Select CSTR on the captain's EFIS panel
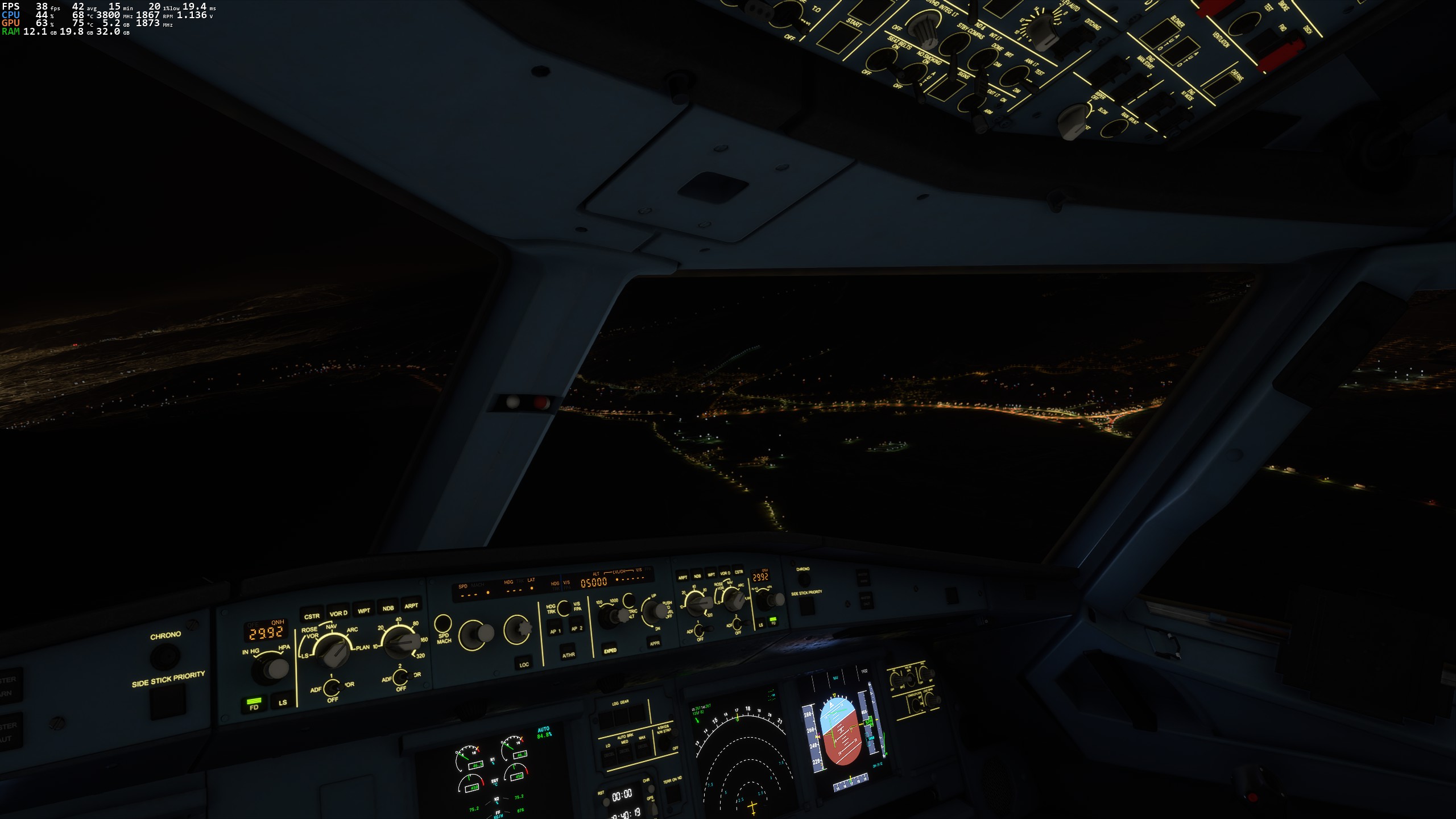1456x819 pixels. 312,615
